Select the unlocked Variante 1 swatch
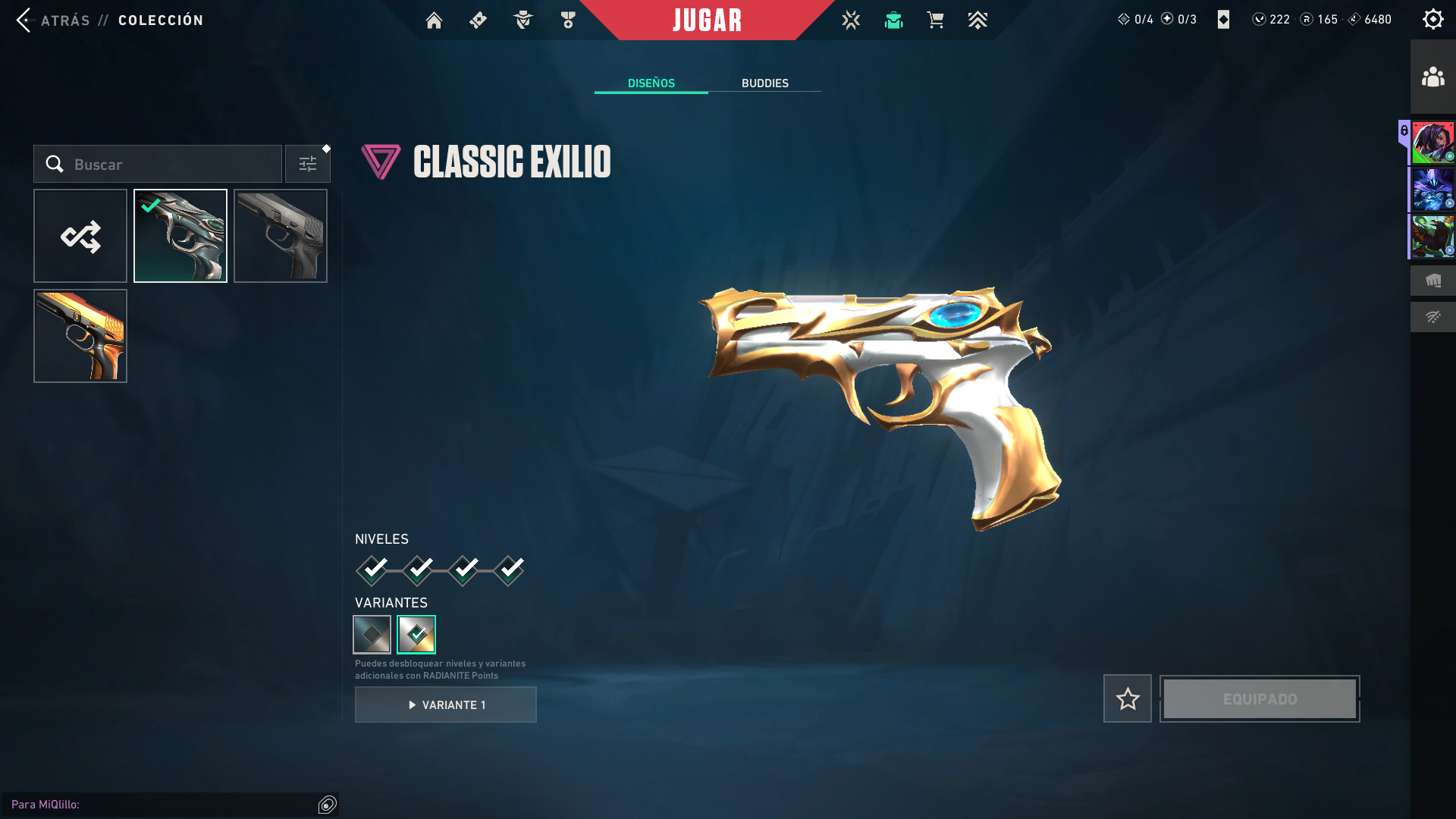 click(x=417, y=634)
